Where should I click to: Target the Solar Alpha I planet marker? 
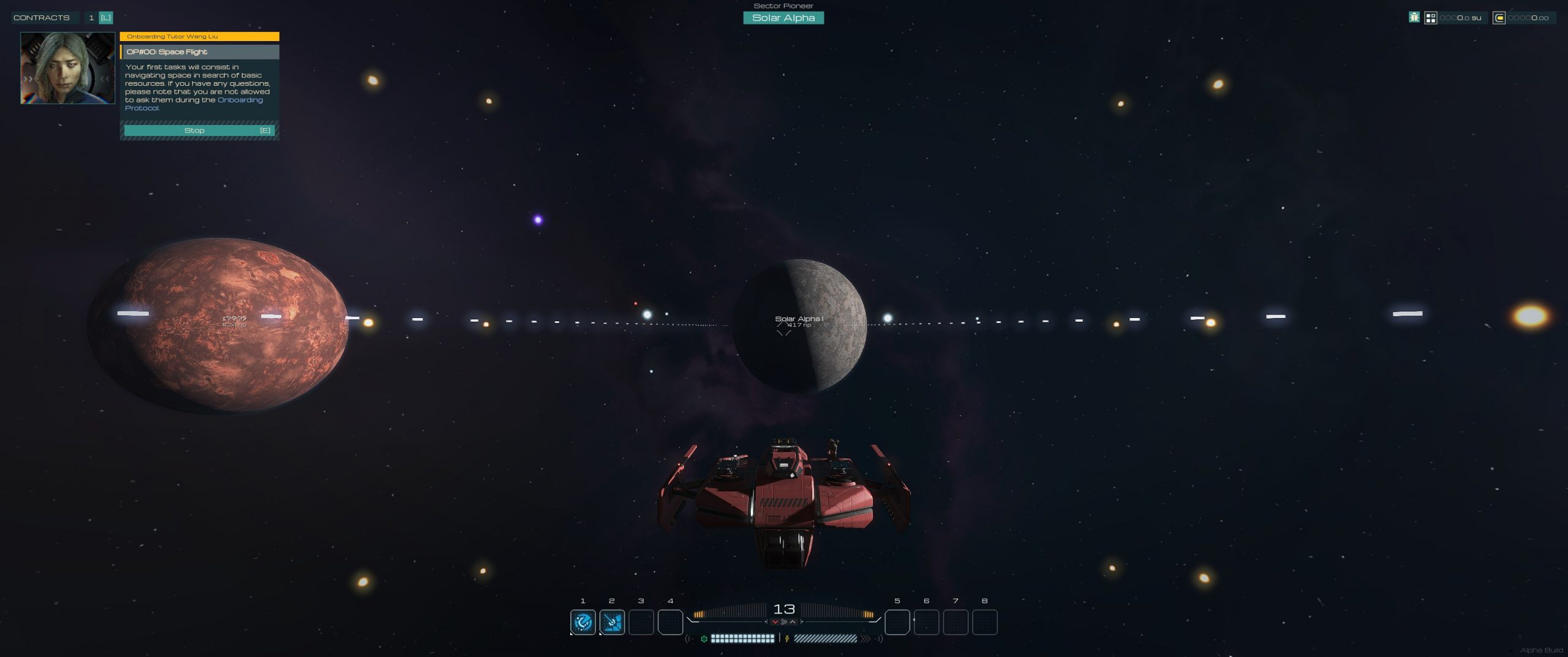(799, 319)
